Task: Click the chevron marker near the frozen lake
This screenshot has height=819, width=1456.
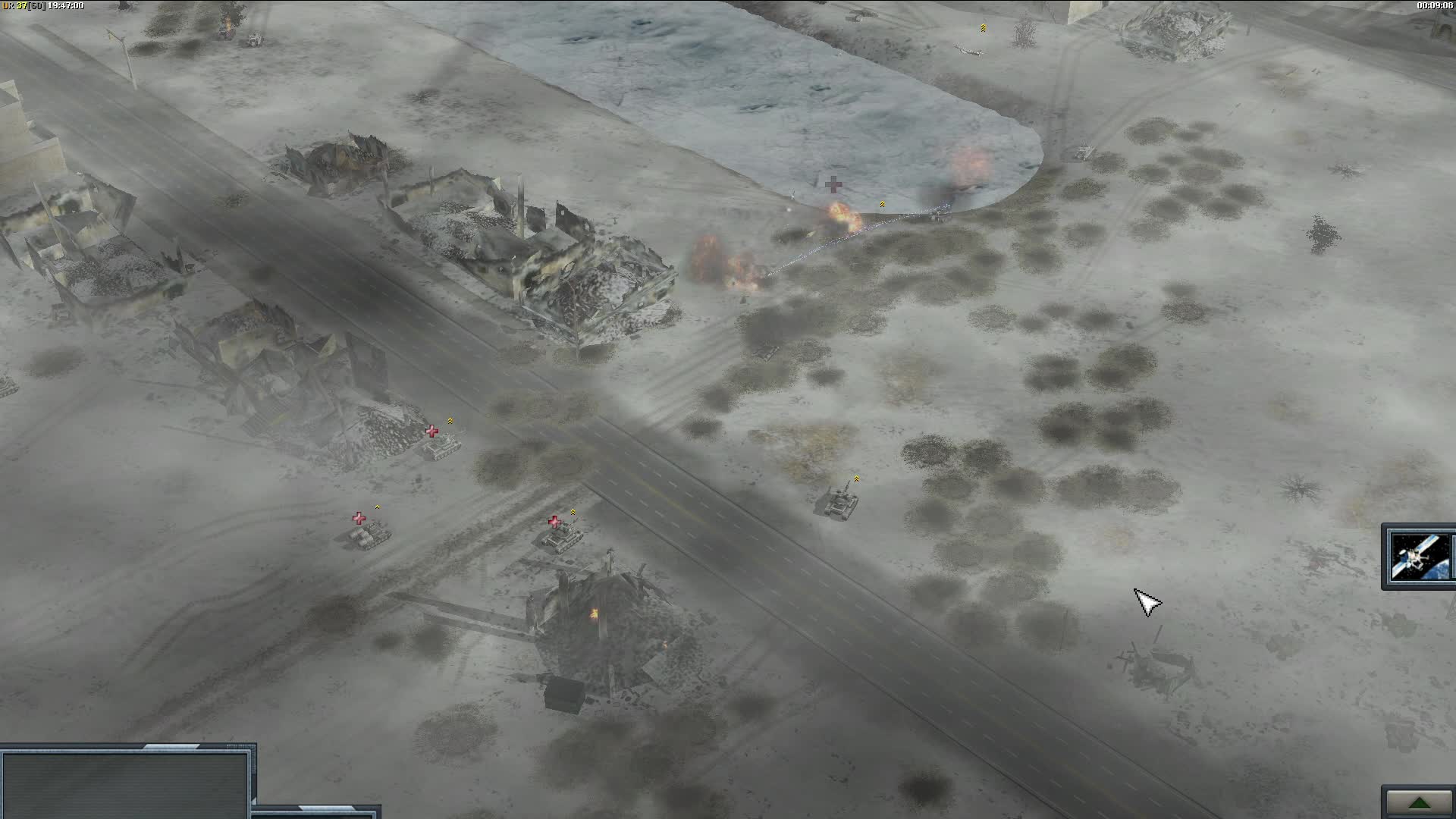Action: [x=882, y=203]
